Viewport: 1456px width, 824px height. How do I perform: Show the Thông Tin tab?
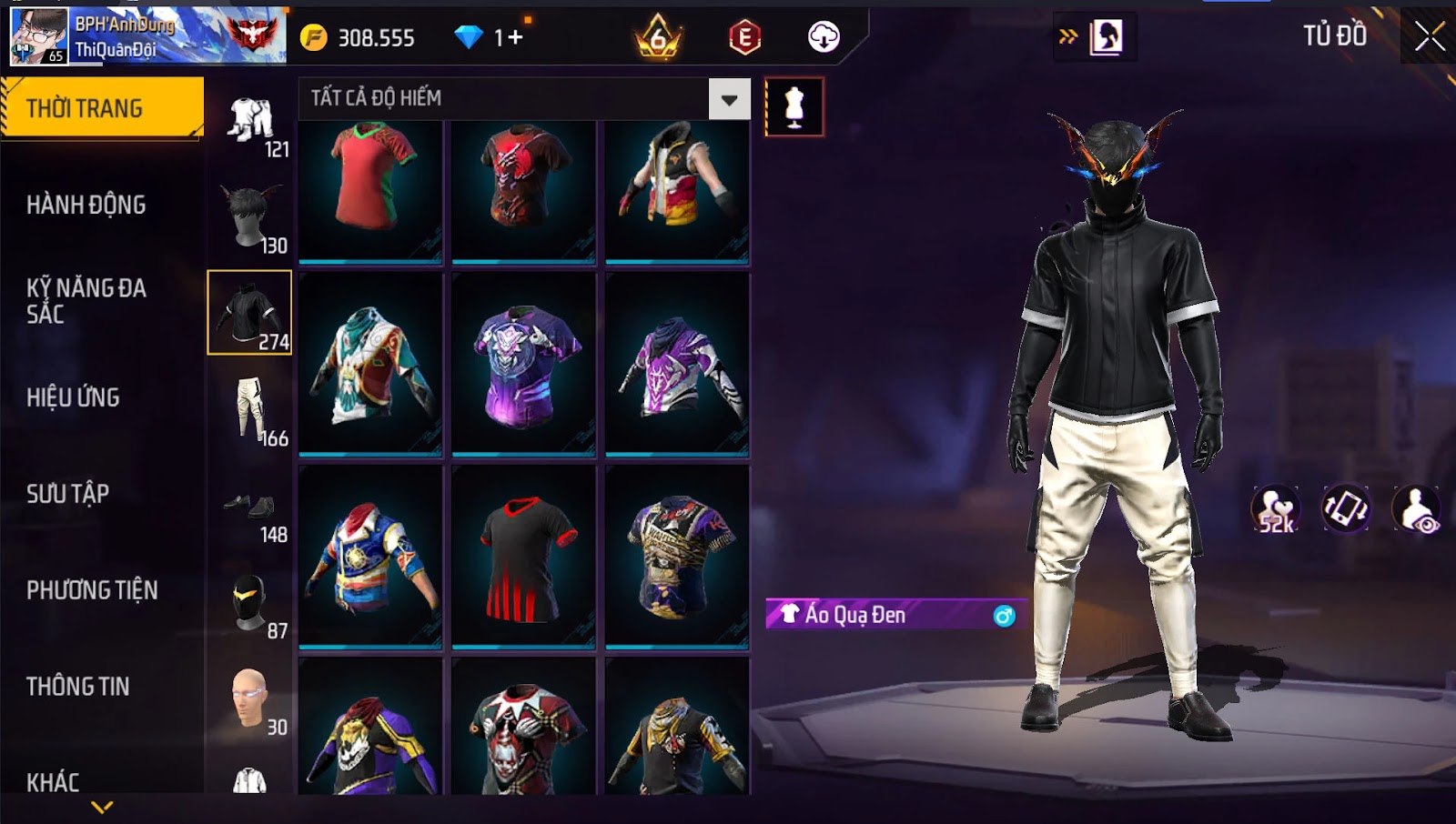[x=78, y=687]
